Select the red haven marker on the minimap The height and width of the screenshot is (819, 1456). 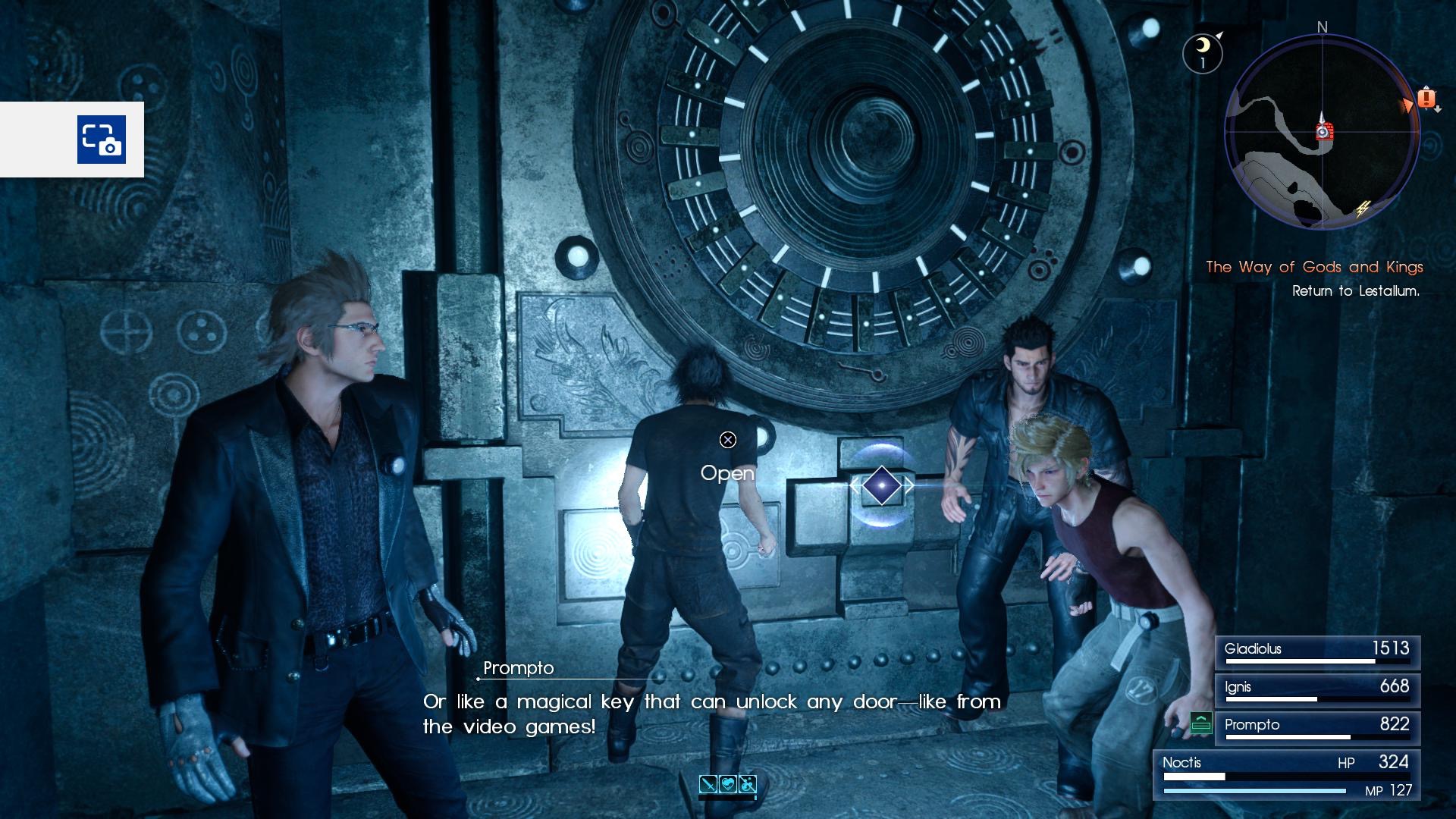coord(1325,131)
